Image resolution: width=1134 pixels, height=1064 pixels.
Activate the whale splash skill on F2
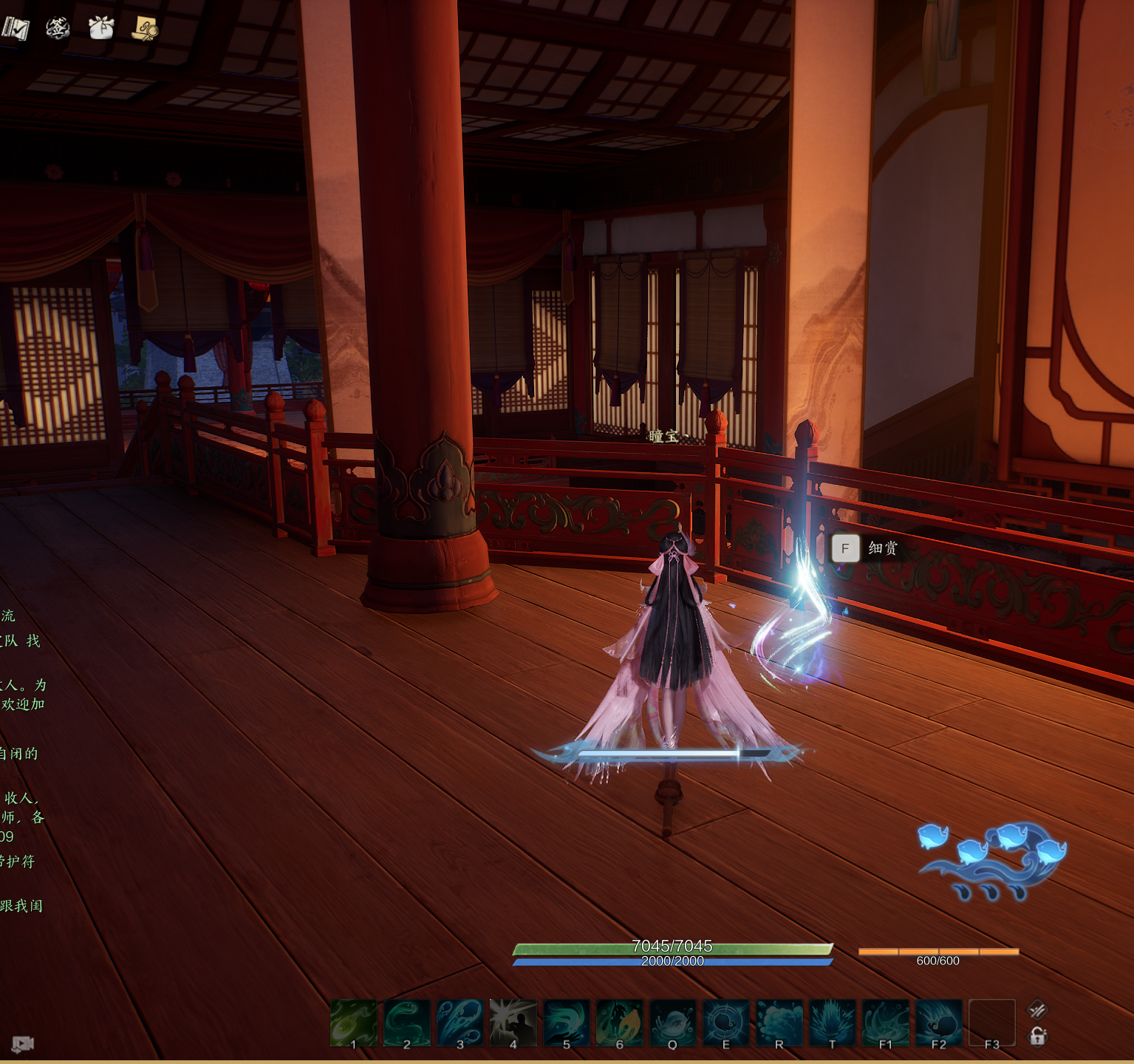coord(939,1023)
